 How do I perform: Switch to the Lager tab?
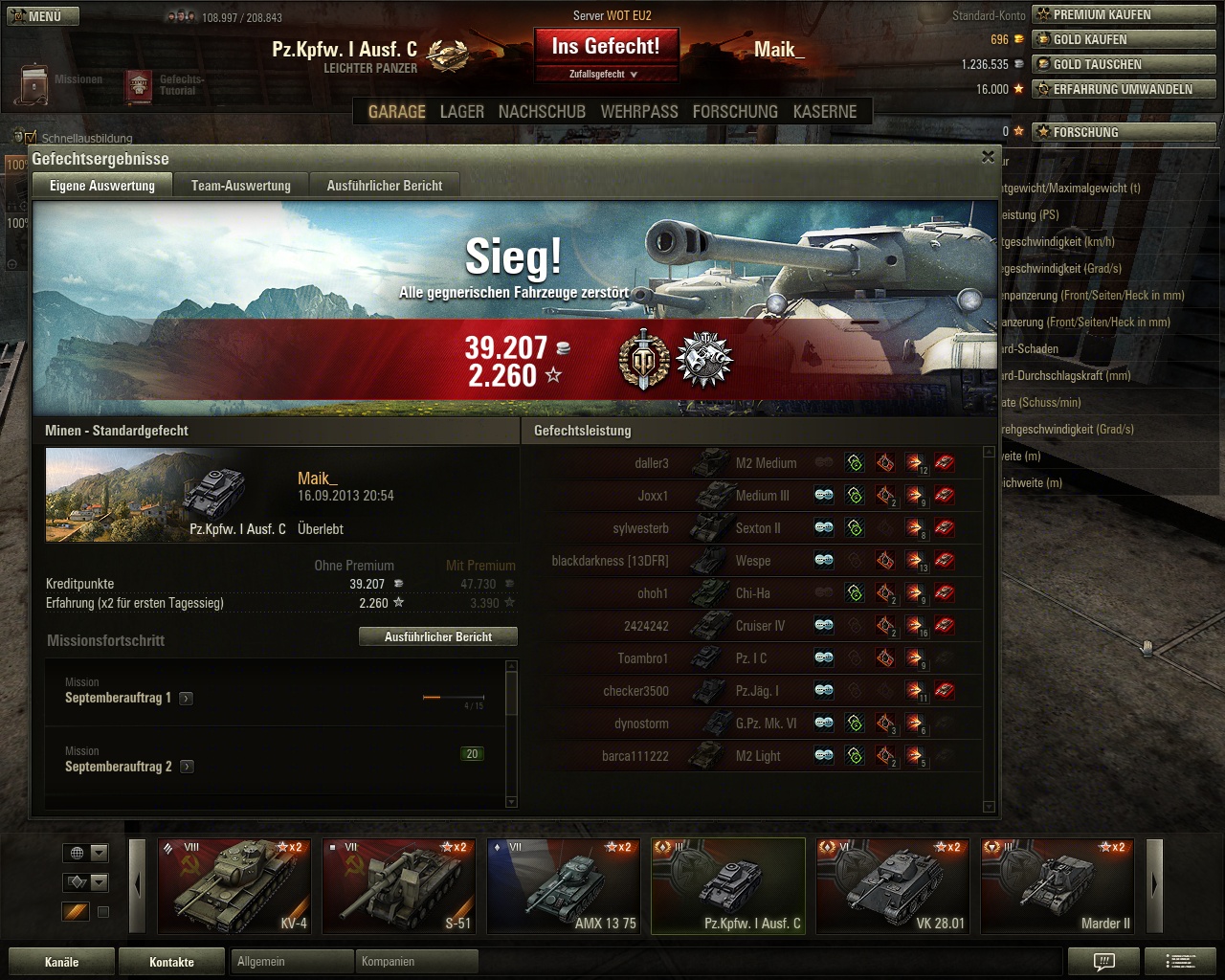click(x=461, y=112)
